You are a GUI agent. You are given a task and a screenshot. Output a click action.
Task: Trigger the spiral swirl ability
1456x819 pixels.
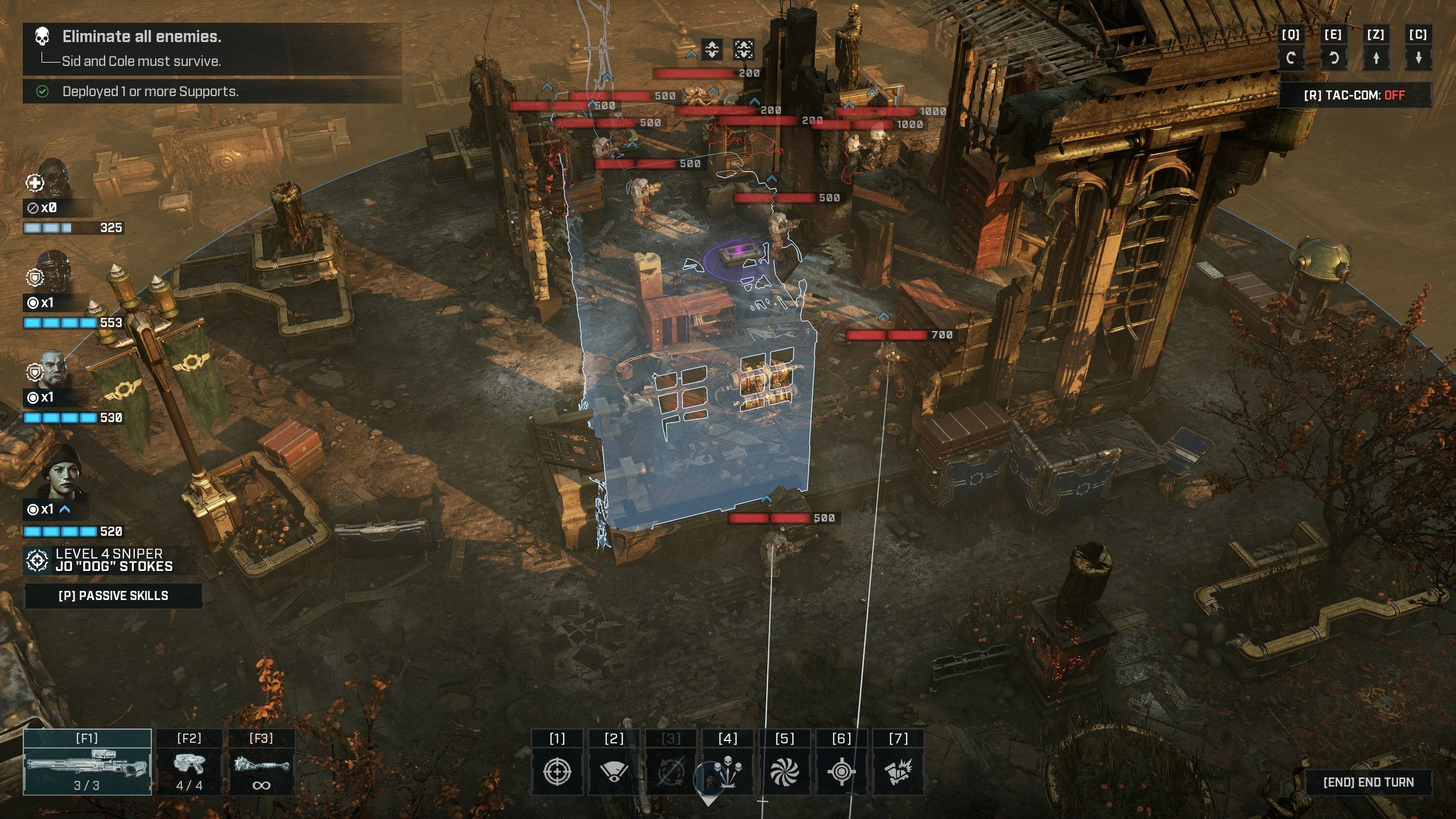click(x=785, y=771)
